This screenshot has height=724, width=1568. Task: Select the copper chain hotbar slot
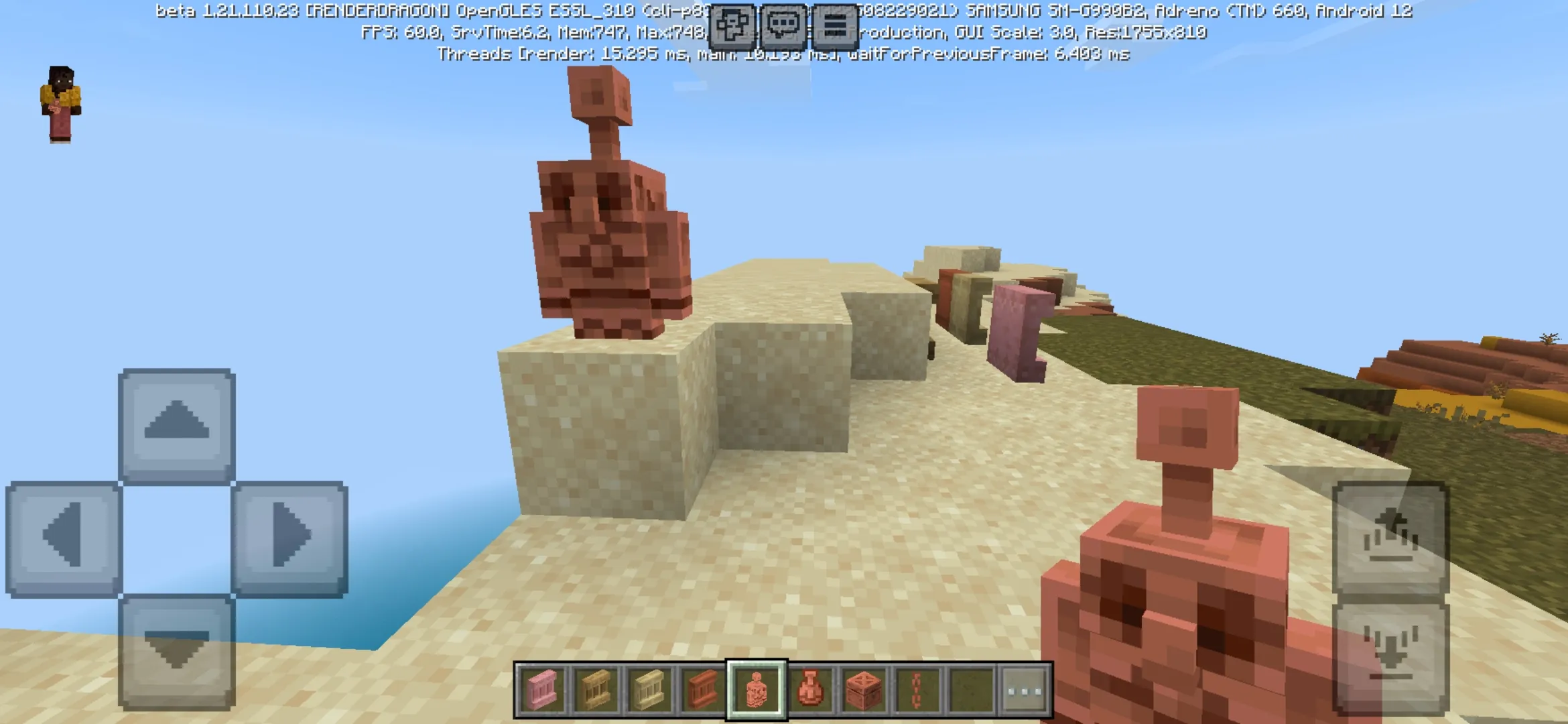click(917, 690)
